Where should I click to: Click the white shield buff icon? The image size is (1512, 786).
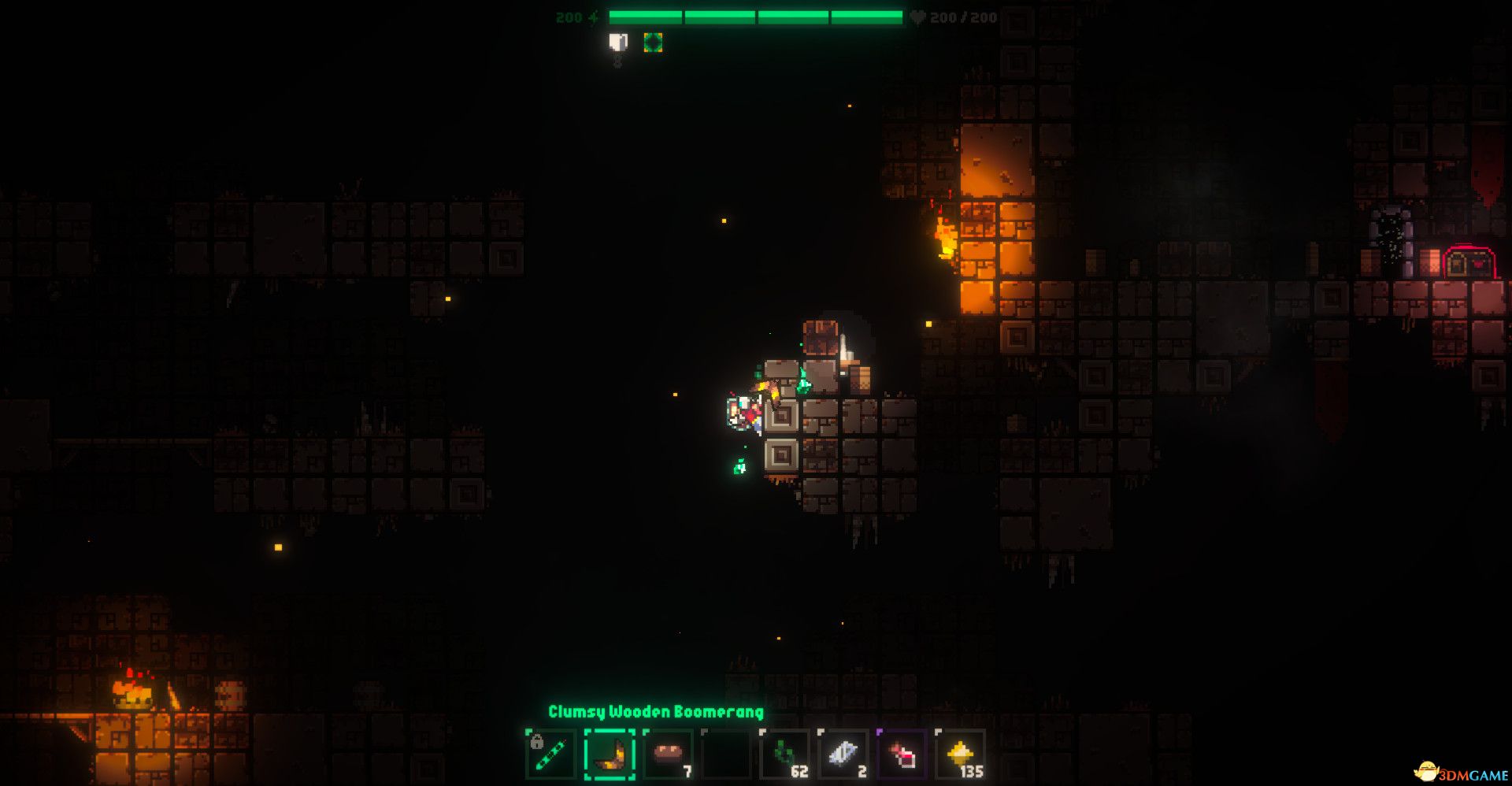619,43
